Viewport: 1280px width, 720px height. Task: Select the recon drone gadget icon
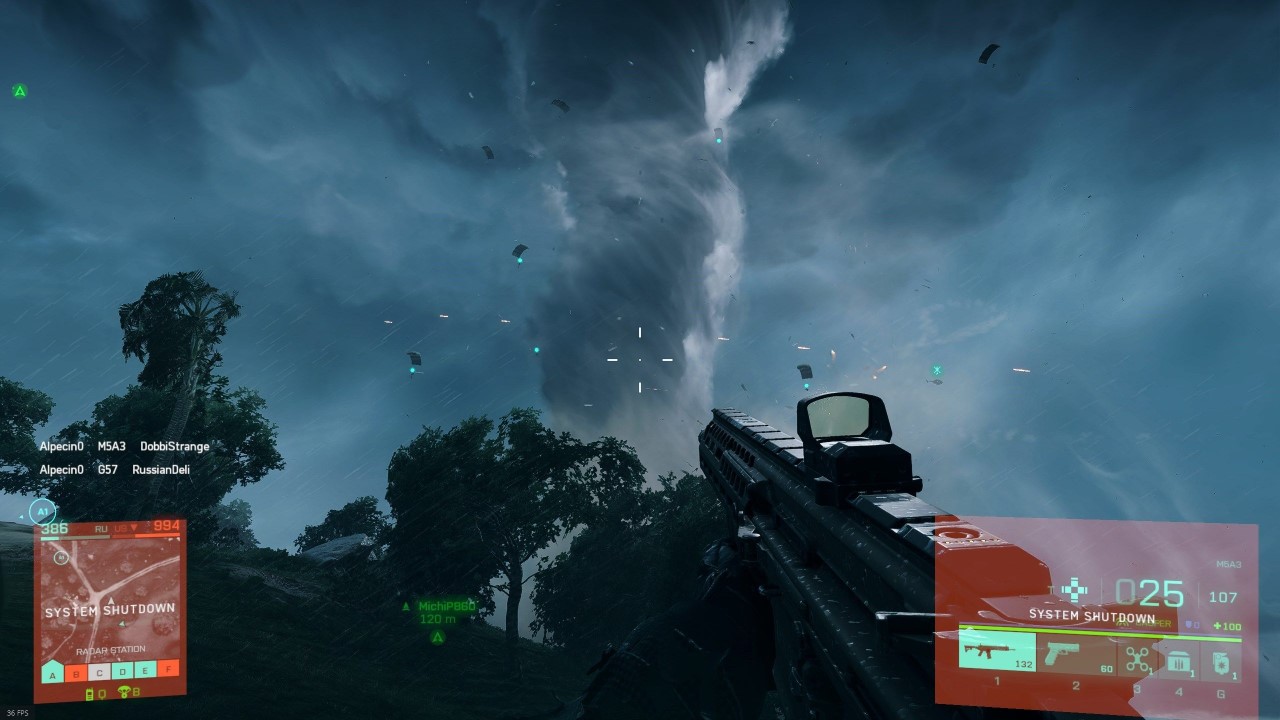pyautogui.click(x=1138, y=657)
